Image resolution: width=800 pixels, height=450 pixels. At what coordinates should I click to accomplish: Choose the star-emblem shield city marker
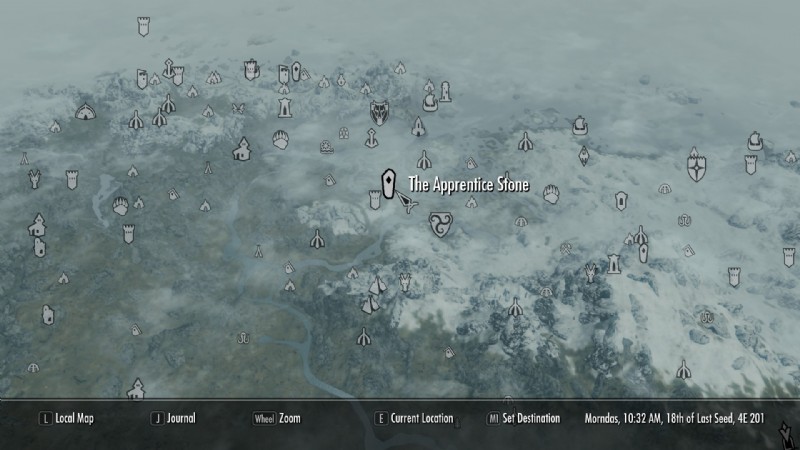point(696,167)
